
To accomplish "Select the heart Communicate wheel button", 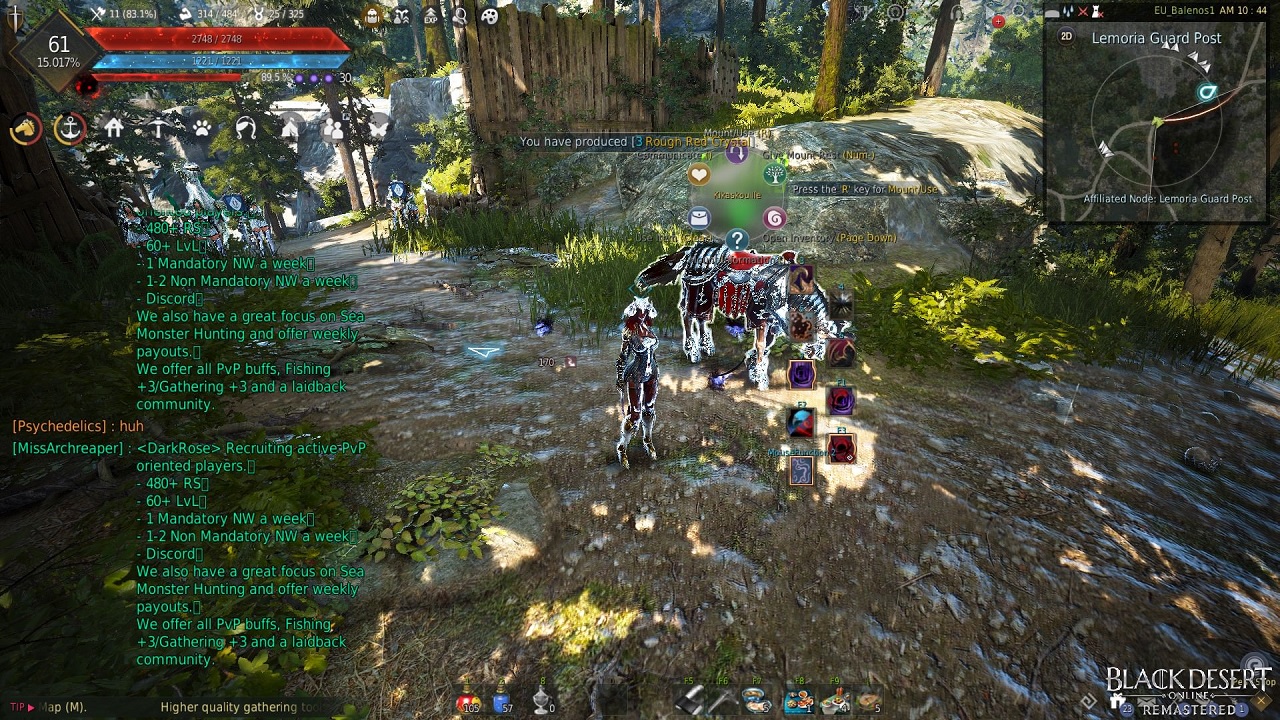I will click(x=698, y=175).
